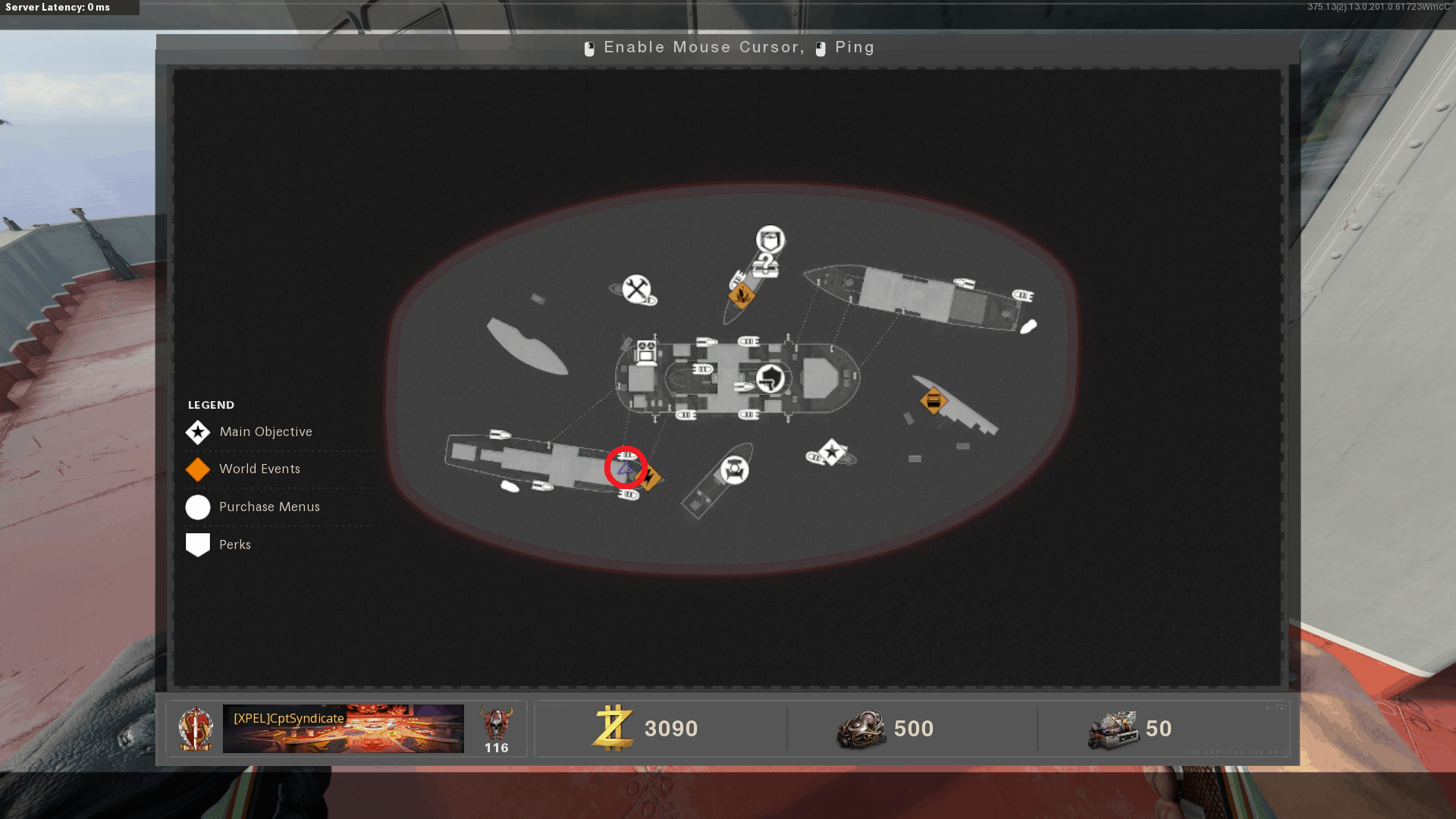1456x819 pixels.
Task: Click the orange lightning world event marker
Action: tap(651, 479)
